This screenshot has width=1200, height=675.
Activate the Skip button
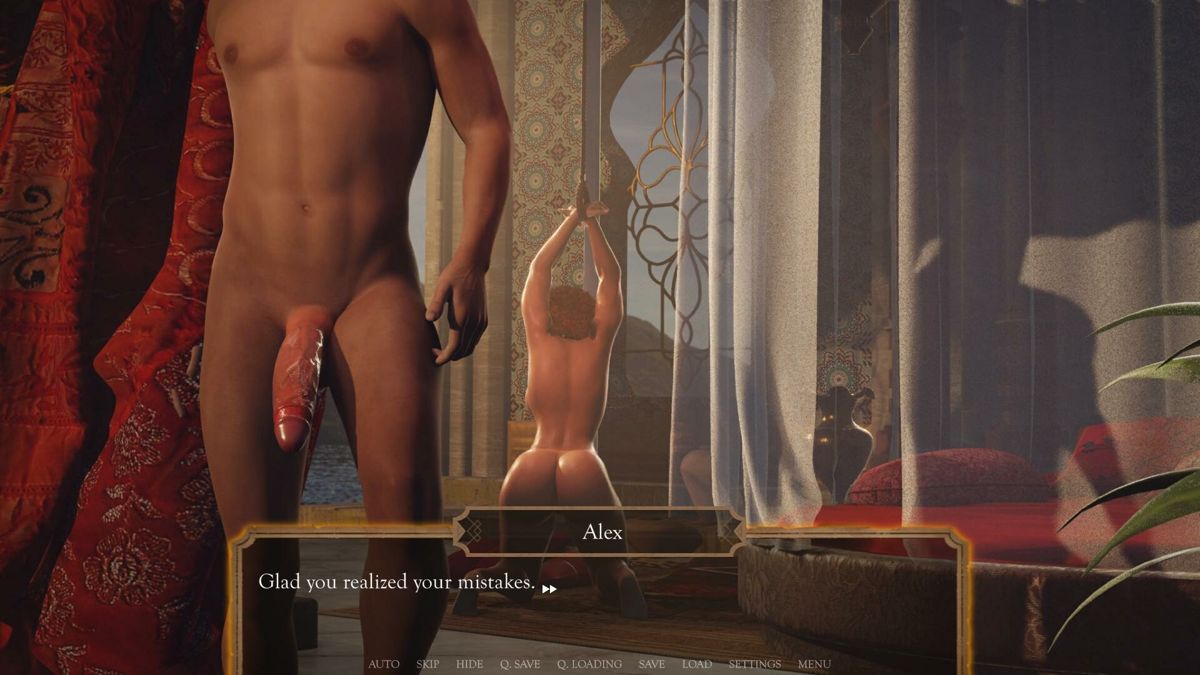tap(427, 664)
